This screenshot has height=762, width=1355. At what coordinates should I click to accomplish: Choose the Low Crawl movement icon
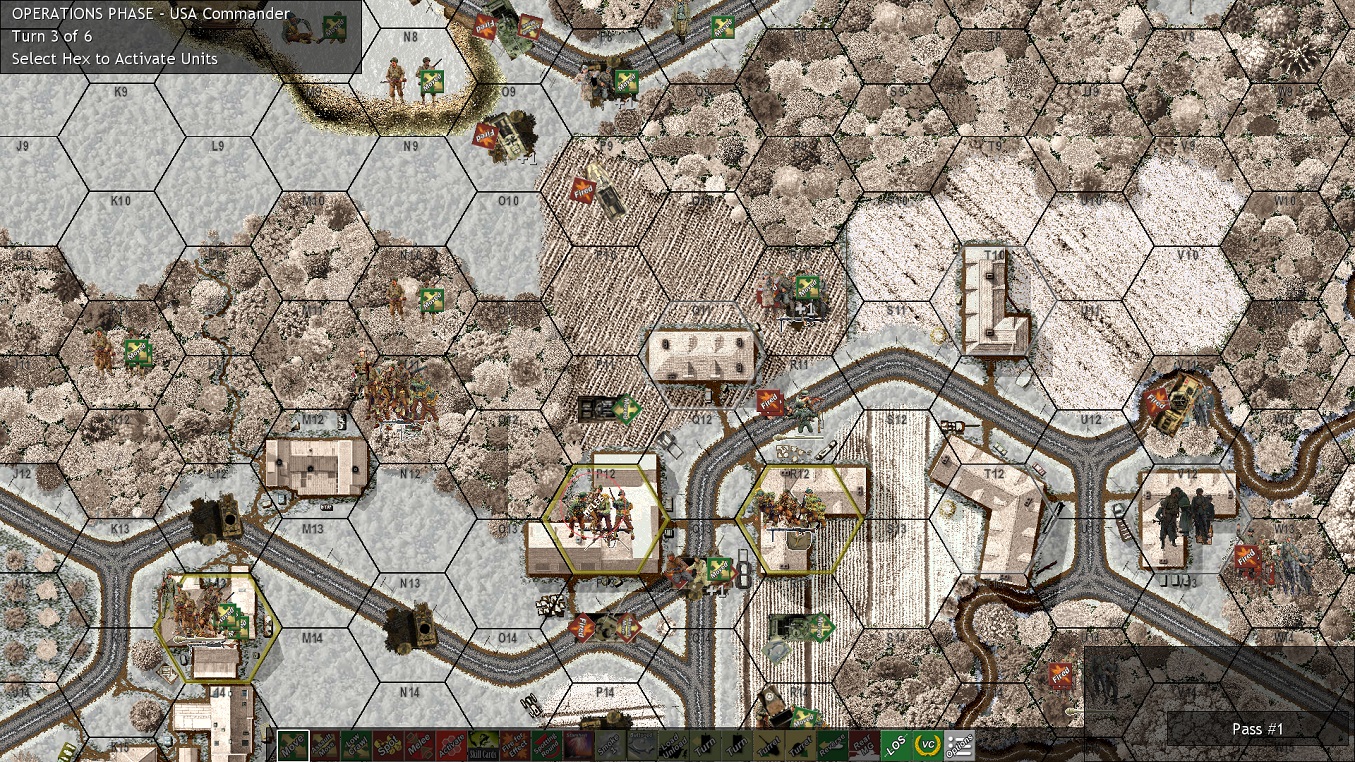[357, 745]
